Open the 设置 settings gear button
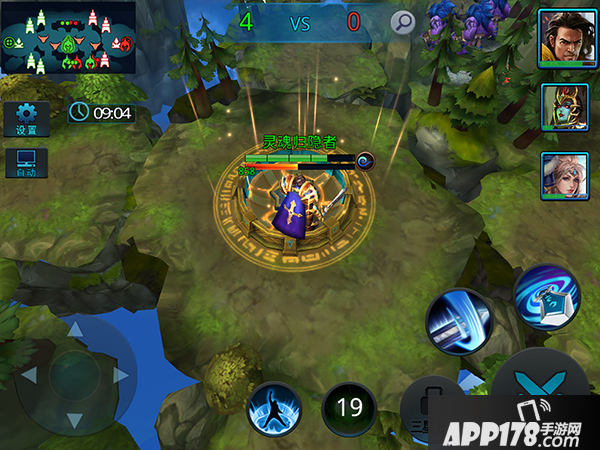Image resolution: width=600 pixels, height=450 pixels. [x=26, y=119]
